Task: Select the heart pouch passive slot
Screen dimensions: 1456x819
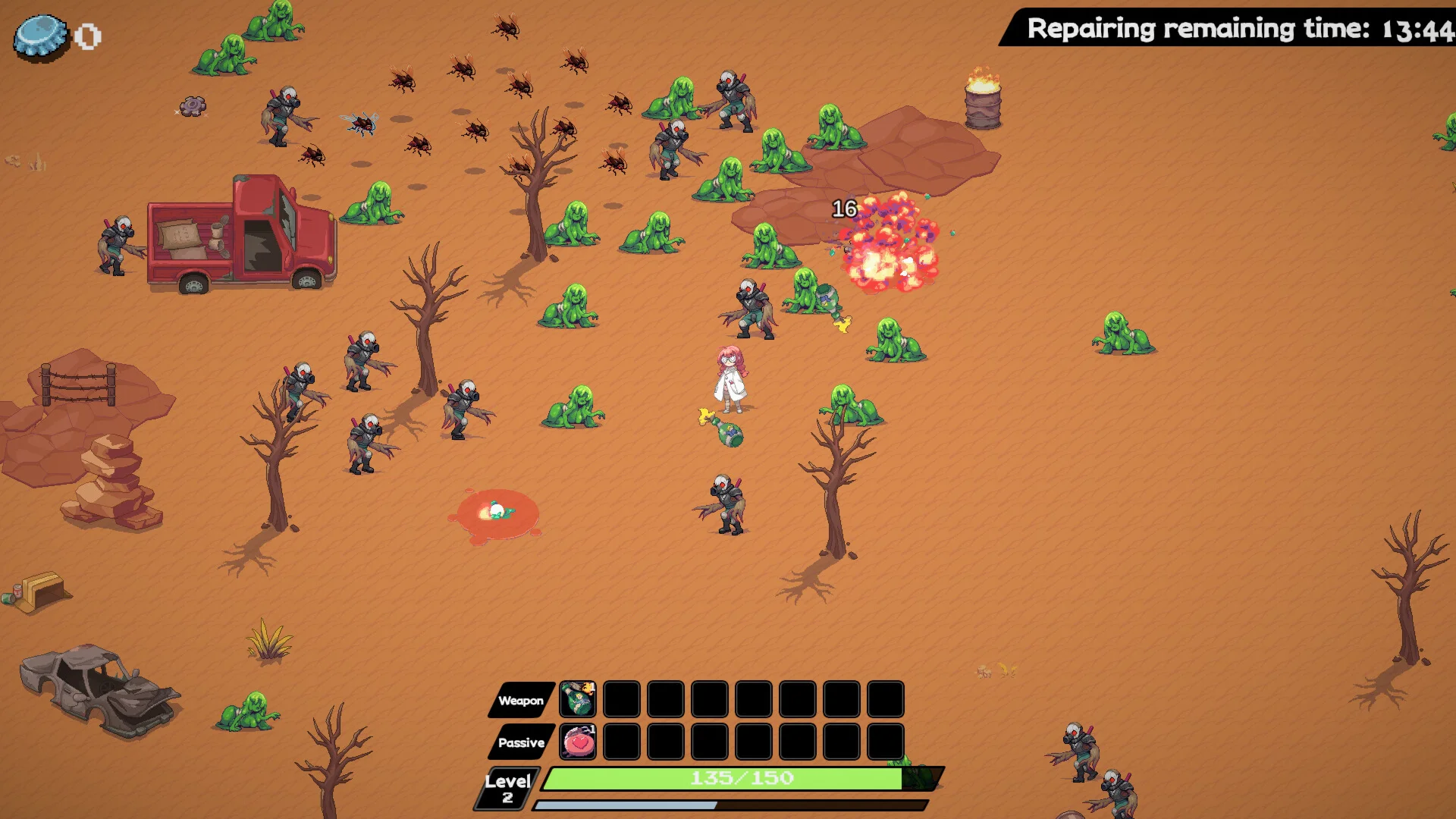Action: tap(578, 742)
